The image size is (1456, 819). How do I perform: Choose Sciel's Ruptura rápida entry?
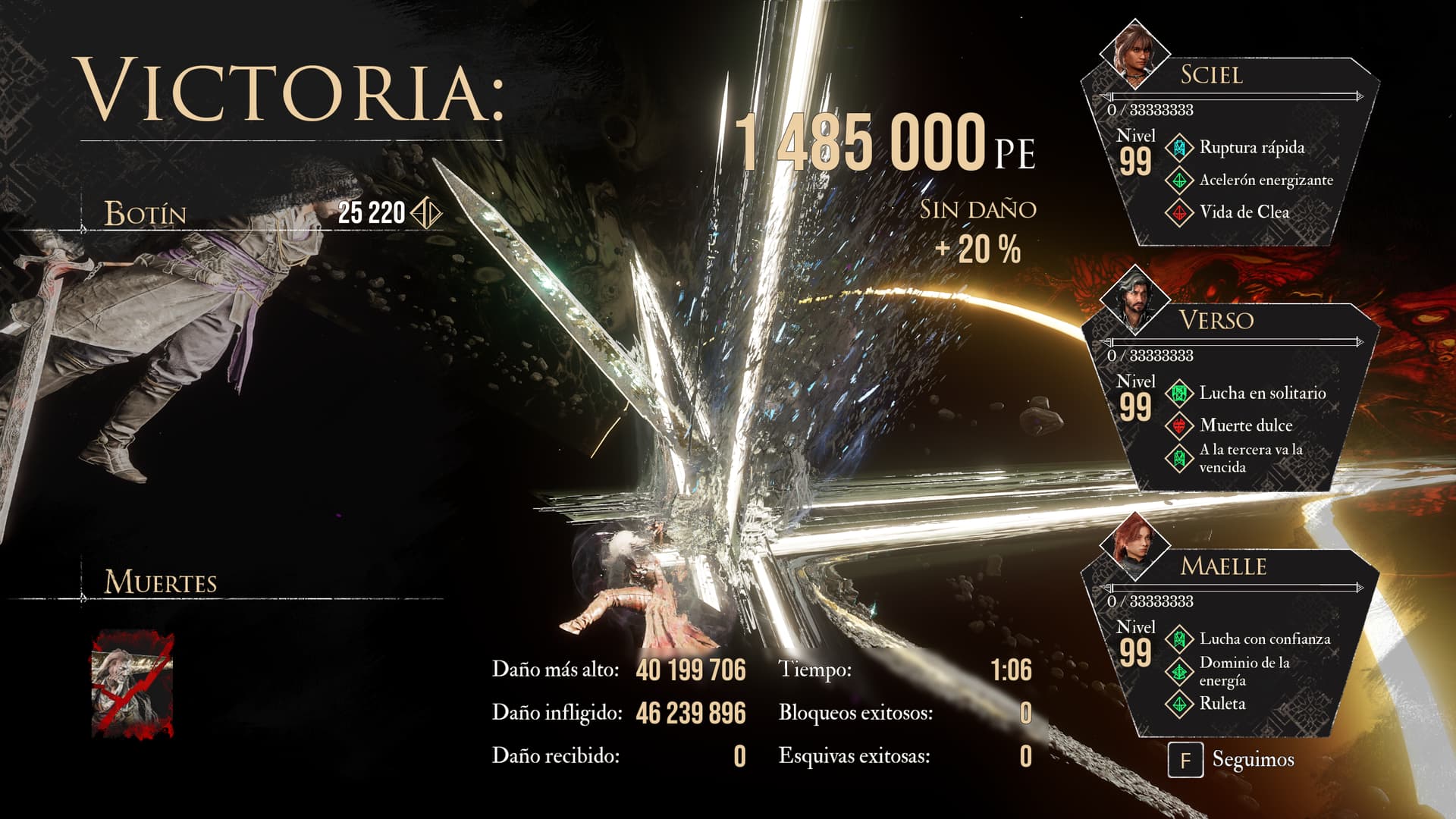coord(1250,148)
